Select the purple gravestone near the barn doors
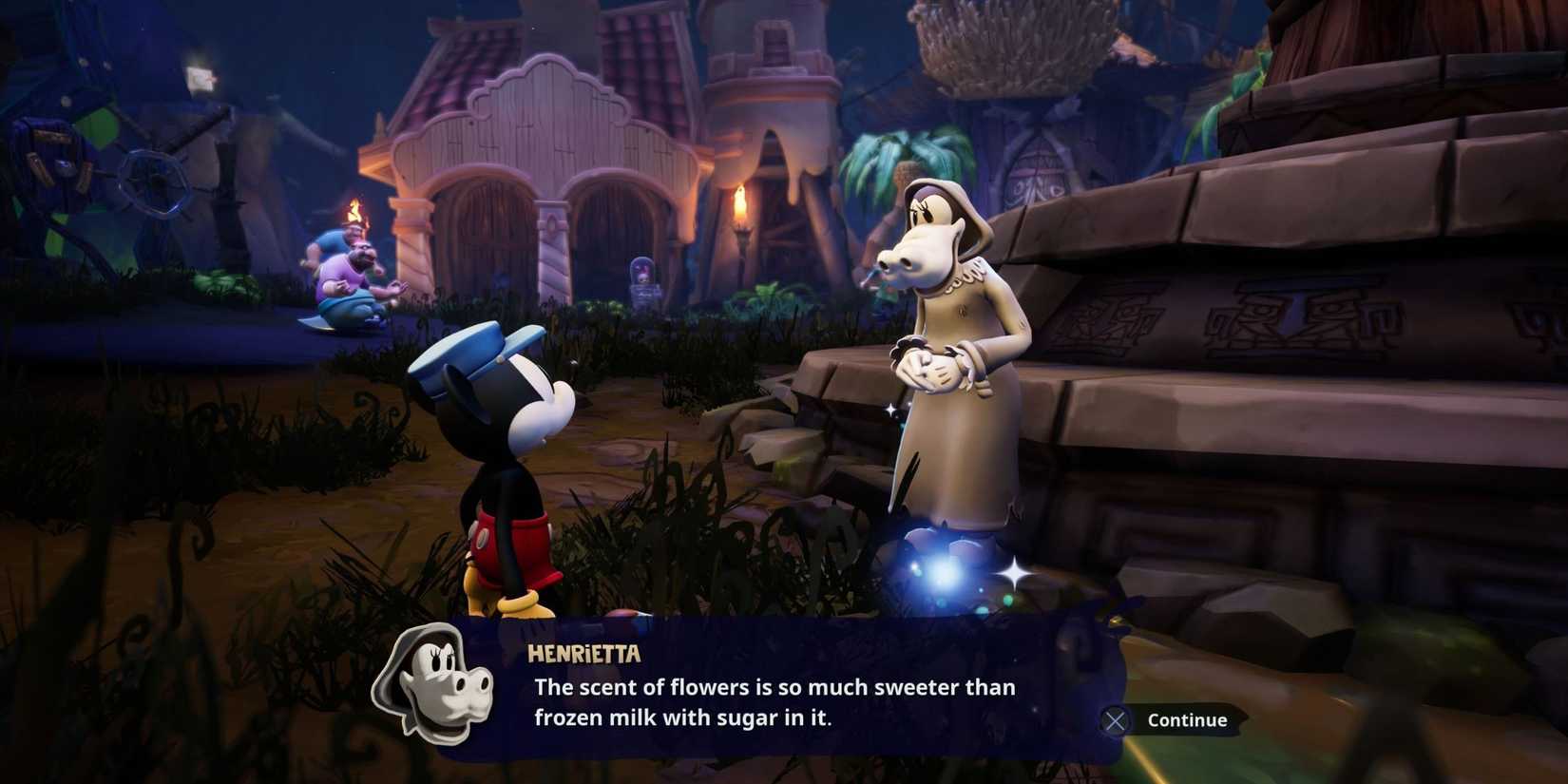This screenshot has width=1568, height=784. pyautogui.click(x=646, y=276)
